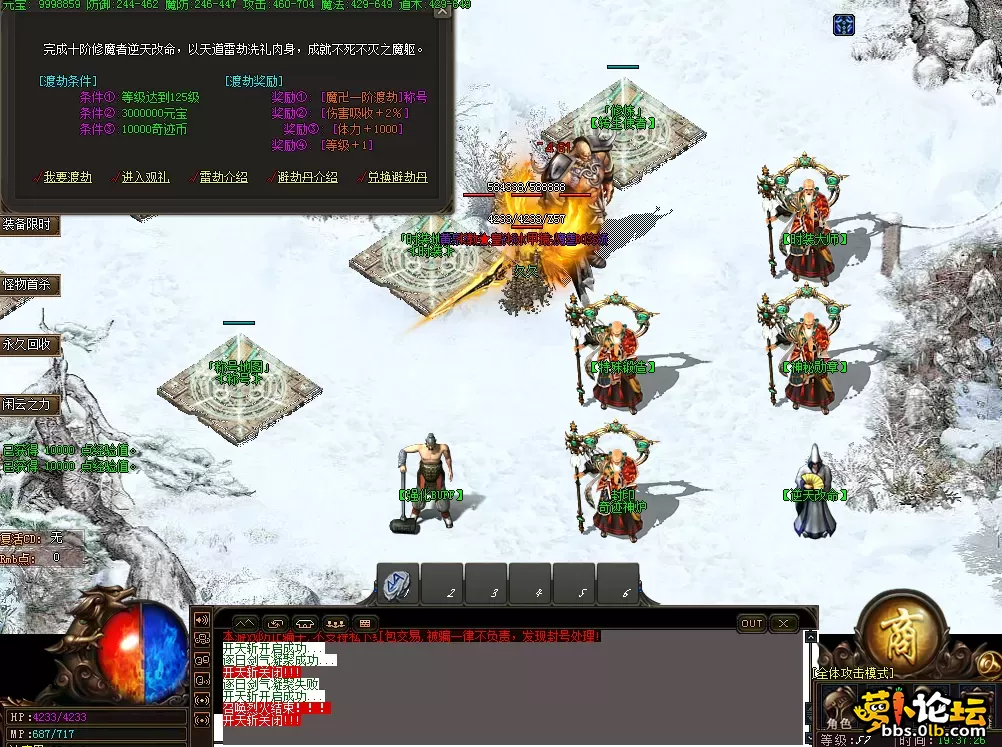This screenshot has height=747, width=1002.
Task: Click the speaker channel icon beside the chat
Action: tap(202, 619)
